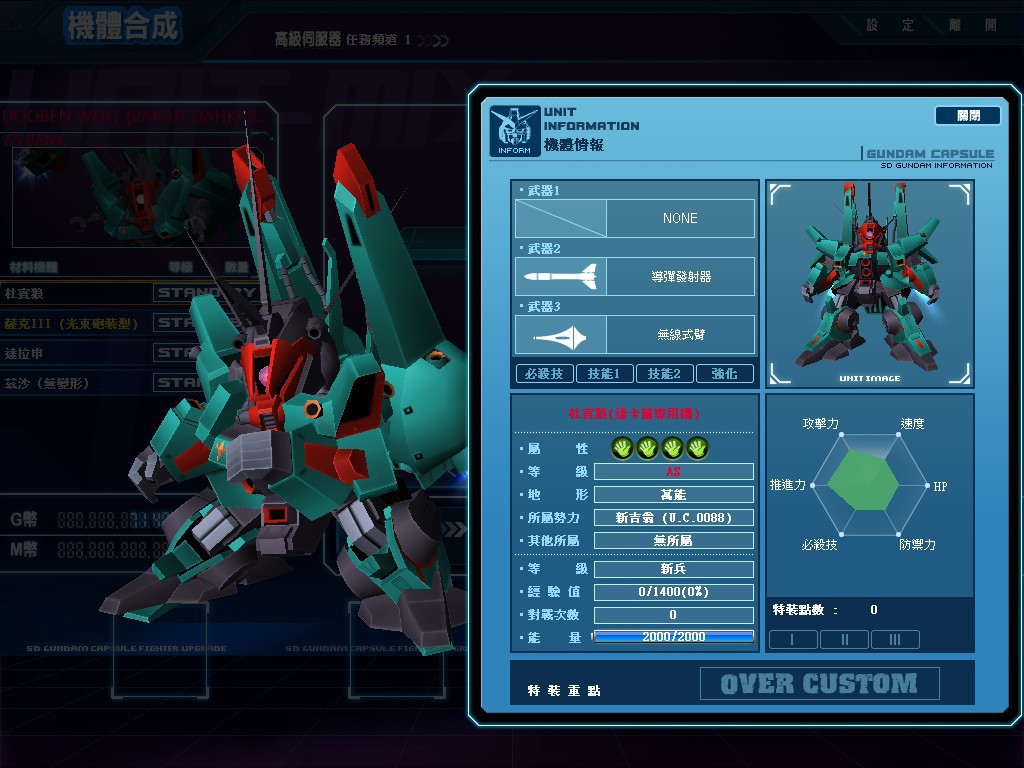Select the 茲沙 (無變形) material row
This screenshot has width=1024, height=768.
[x=52, y=382]
